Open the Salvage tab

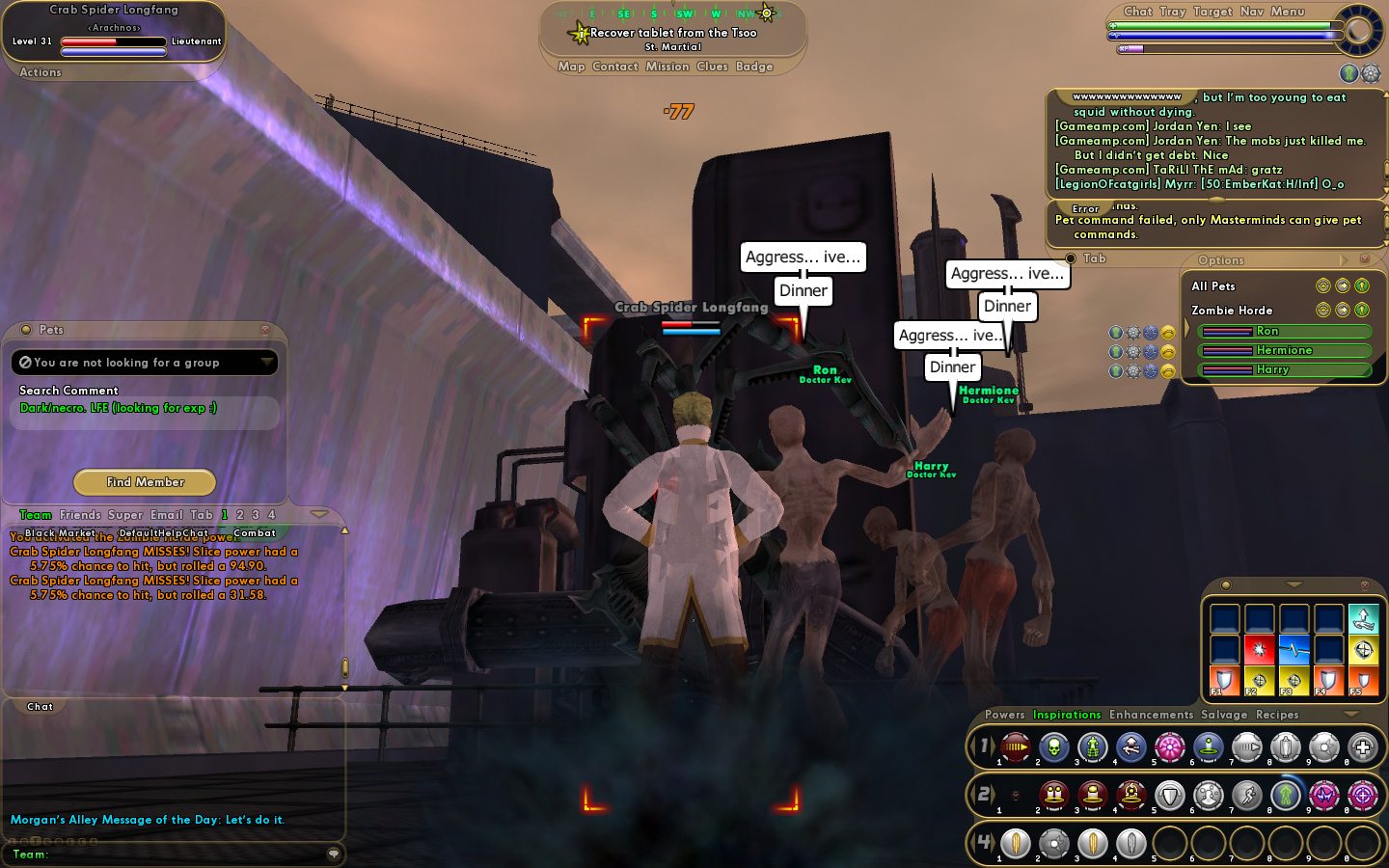[1224, 715]
